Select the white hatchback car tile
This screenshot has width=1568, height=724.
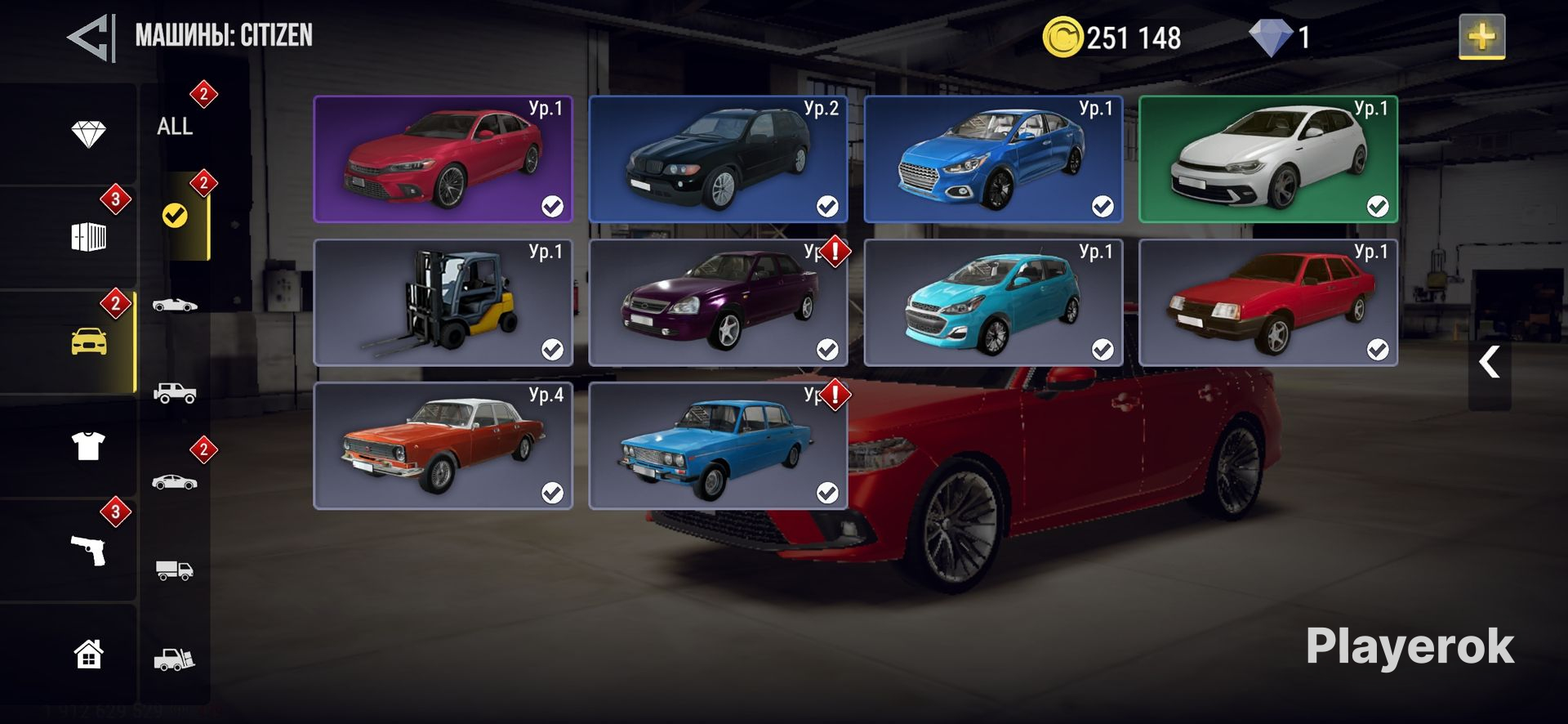[x=1268, y=159]
